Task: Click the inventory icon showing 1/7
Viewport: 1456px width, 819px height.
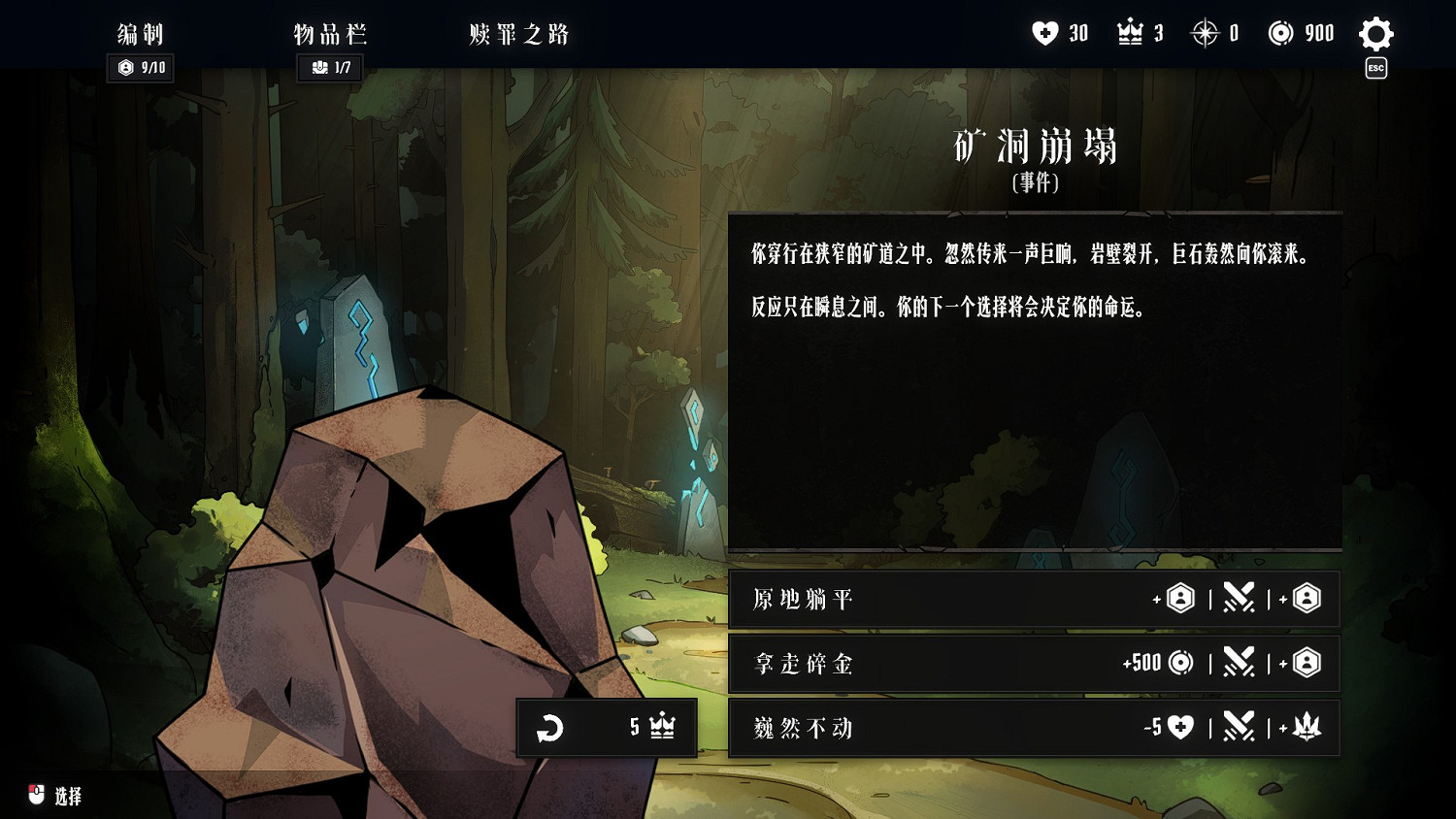Action: point(329,68)
